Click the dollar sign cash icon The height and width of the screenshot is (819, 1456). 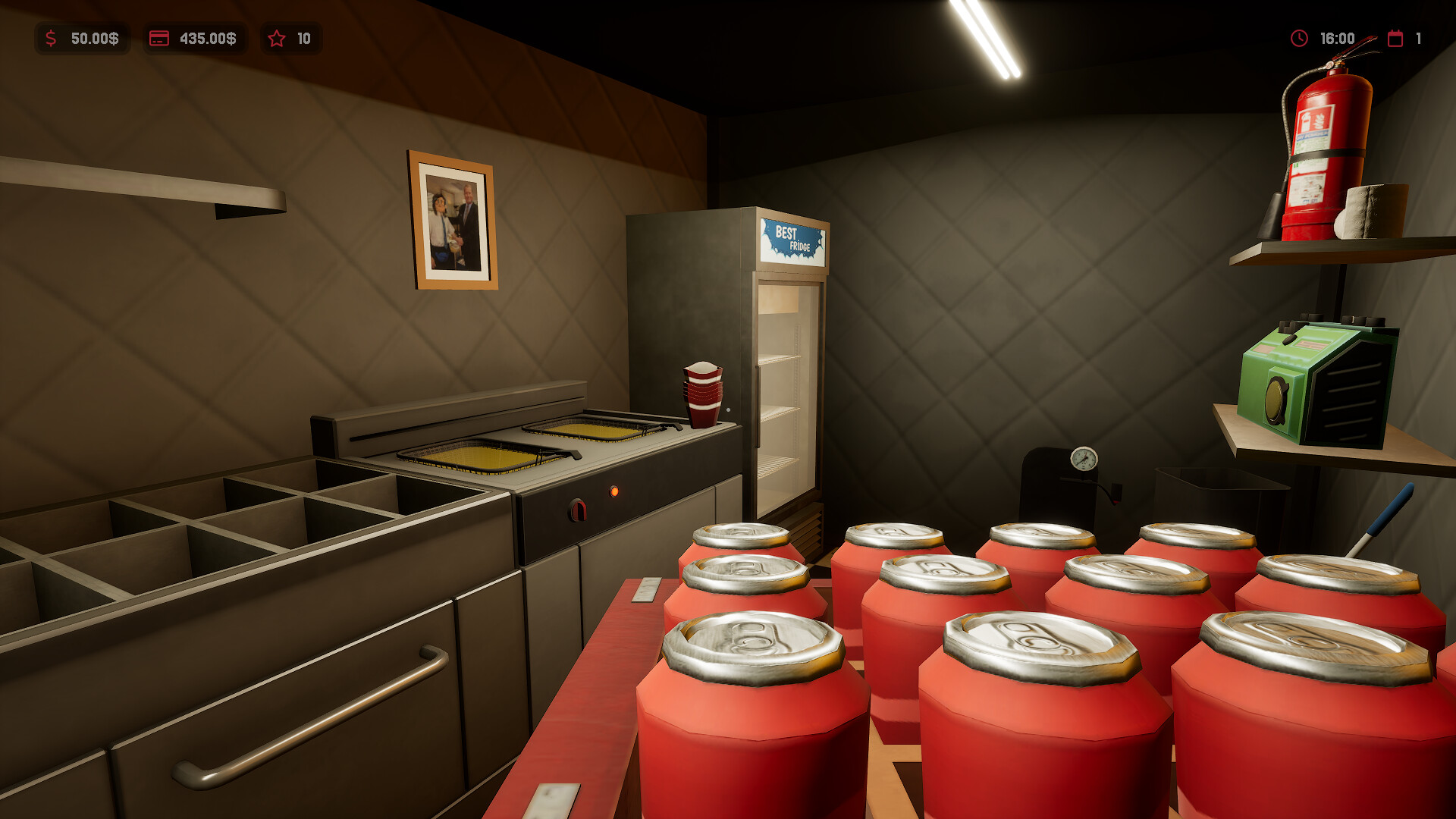pos(50,39)
